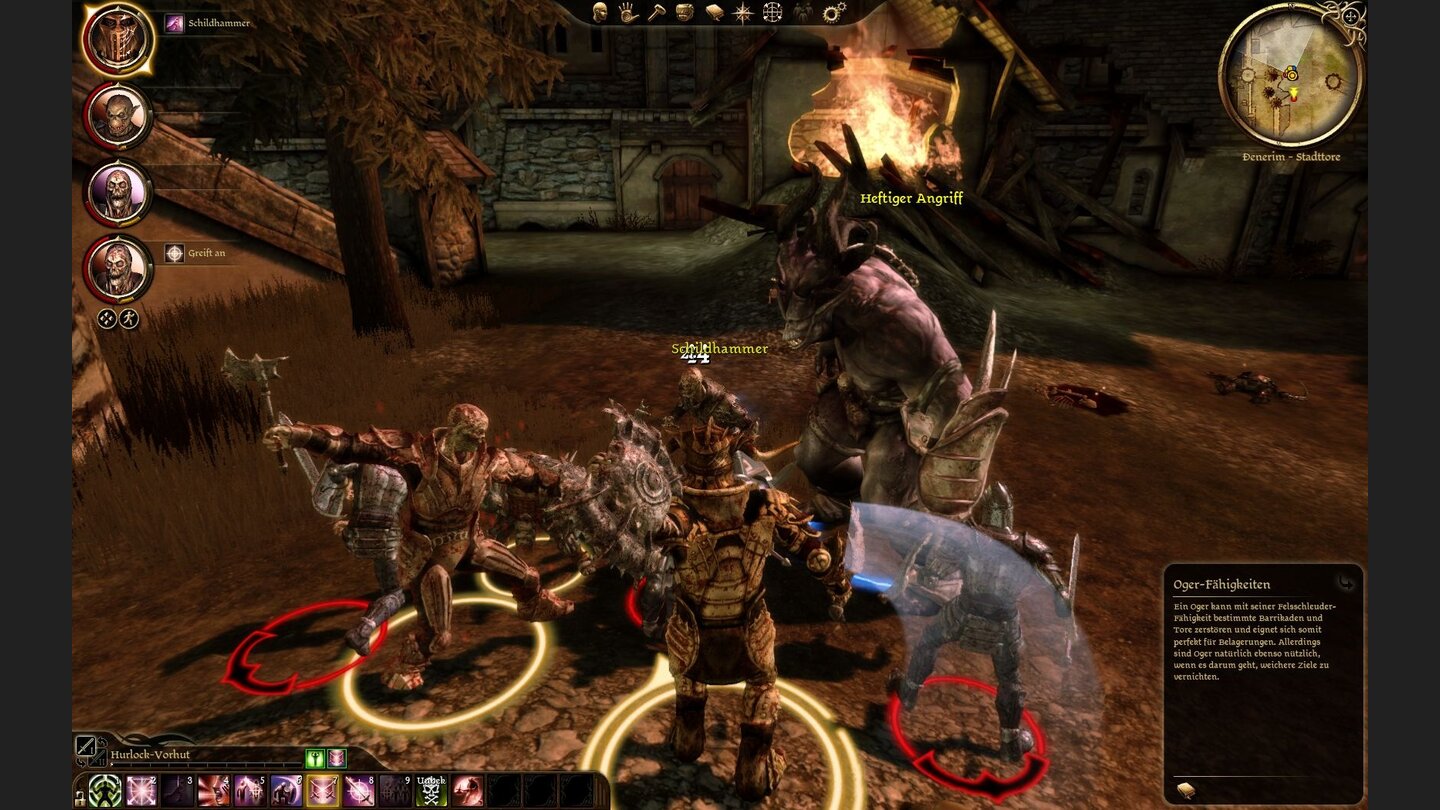Dismiss the green weapon buff icon
The image size is (1440, 810).
pyautogui.click(x=313, y=758)
